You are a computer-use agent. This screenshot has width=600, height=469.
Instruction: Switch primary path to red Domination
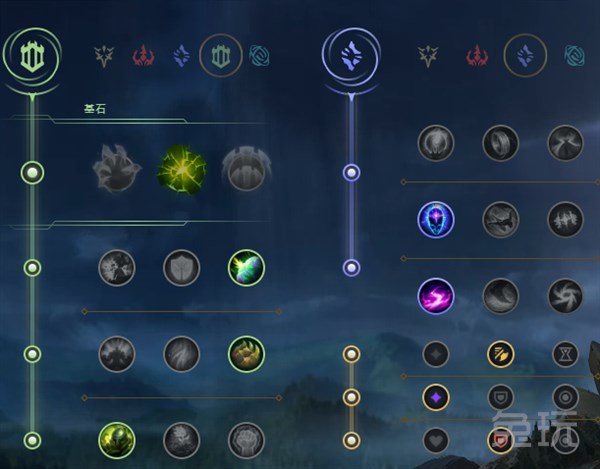click(x=143, y=55)
